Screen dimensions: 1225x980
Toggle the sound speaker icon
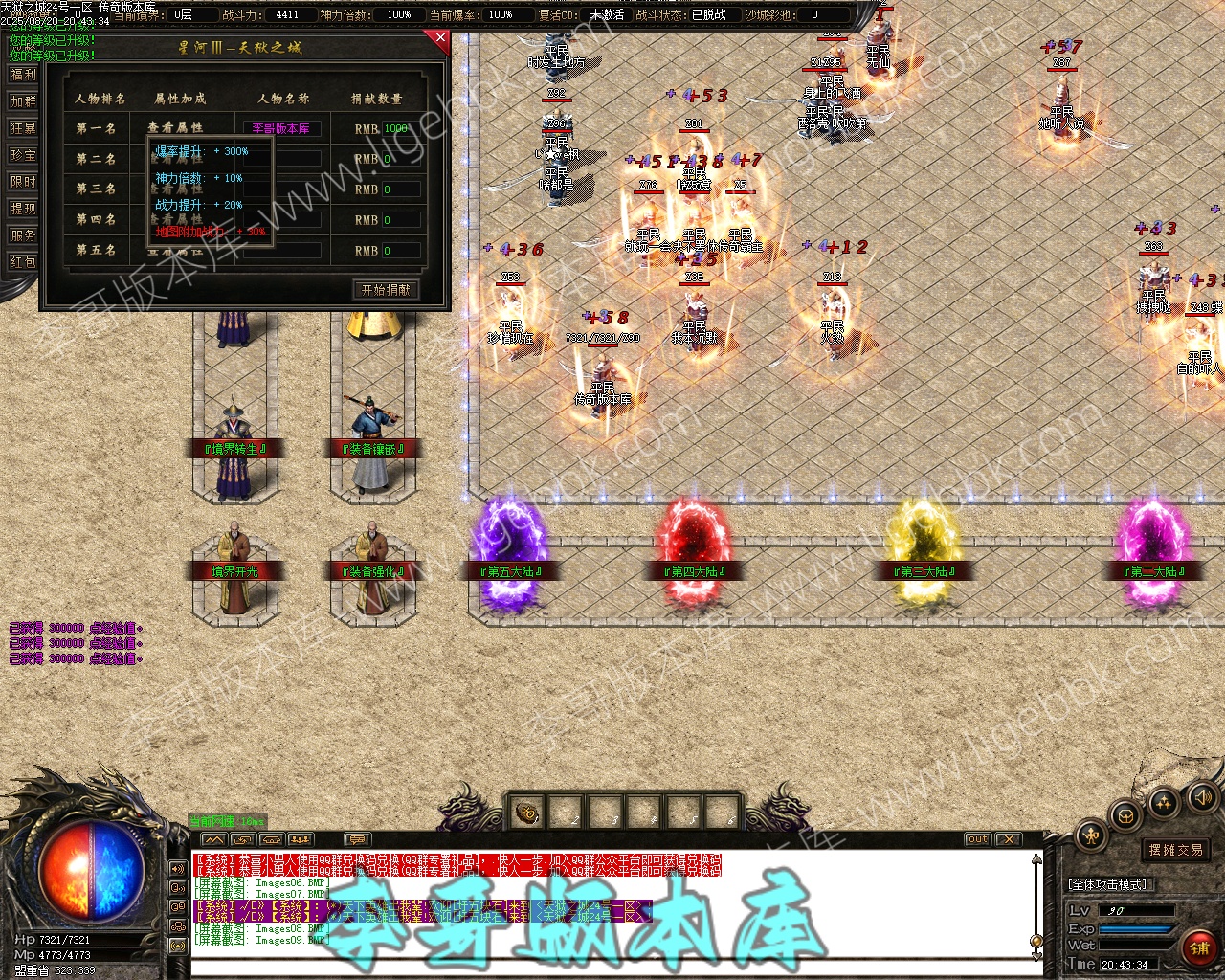tap(1200, 797)
